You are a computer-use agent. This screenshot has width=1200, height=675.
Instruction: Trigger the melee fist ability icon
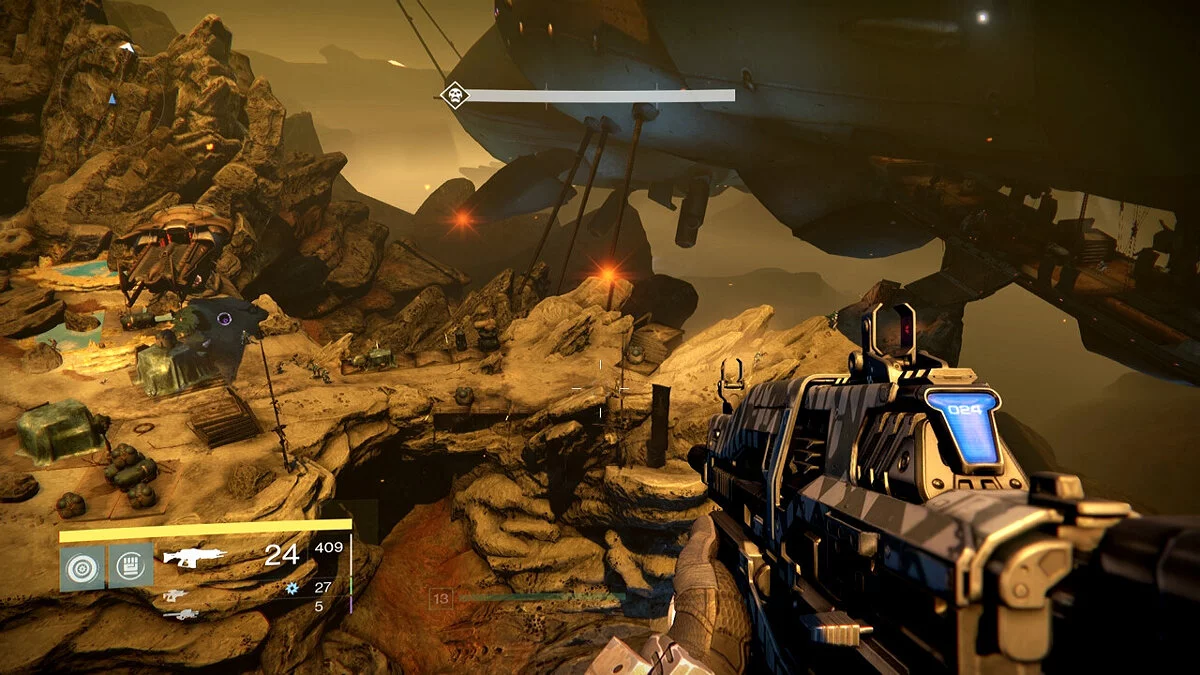pos(131,567)
